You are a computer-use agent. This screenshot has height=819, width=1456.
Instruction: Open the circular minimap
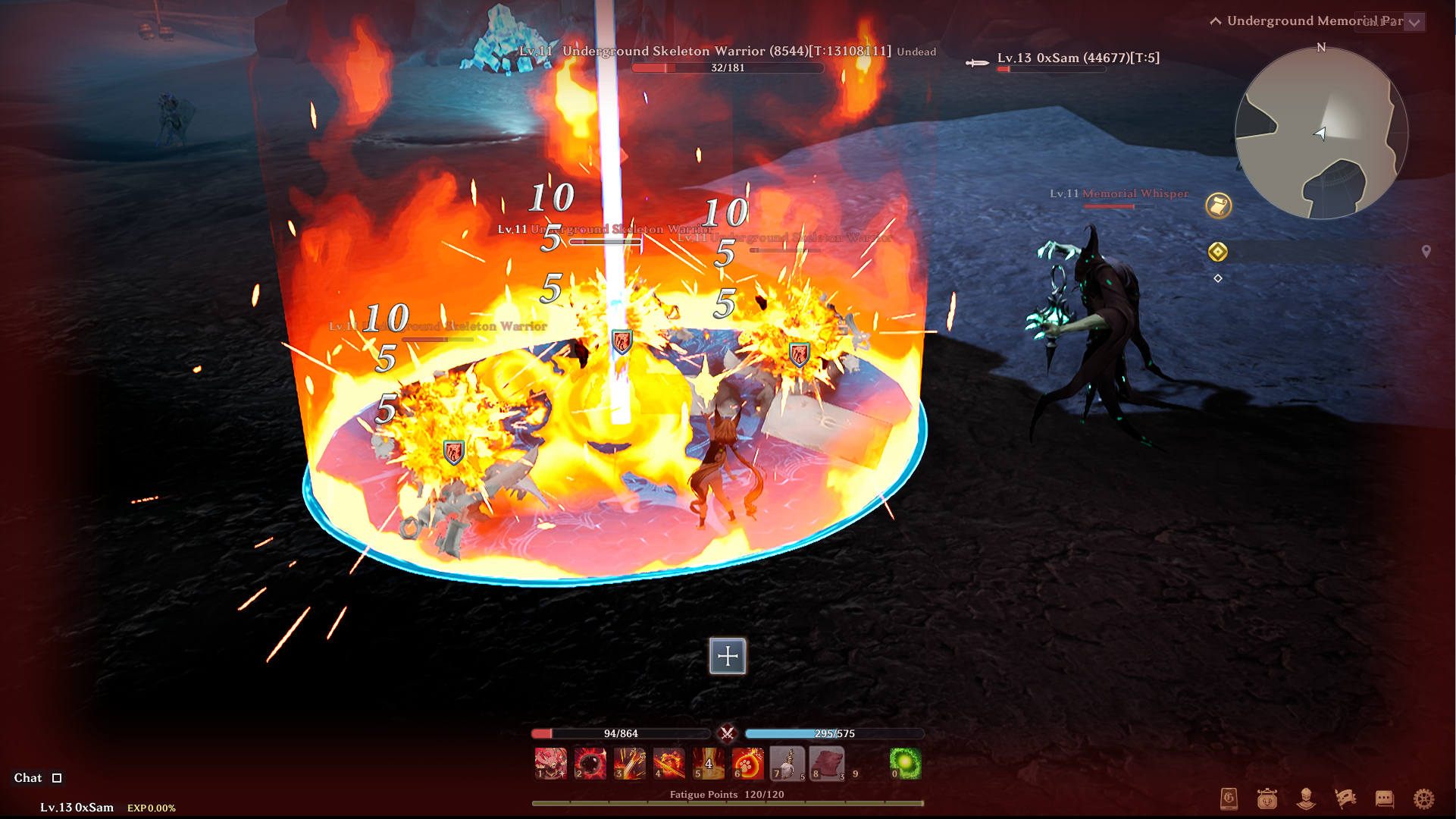pos(1321,133)
